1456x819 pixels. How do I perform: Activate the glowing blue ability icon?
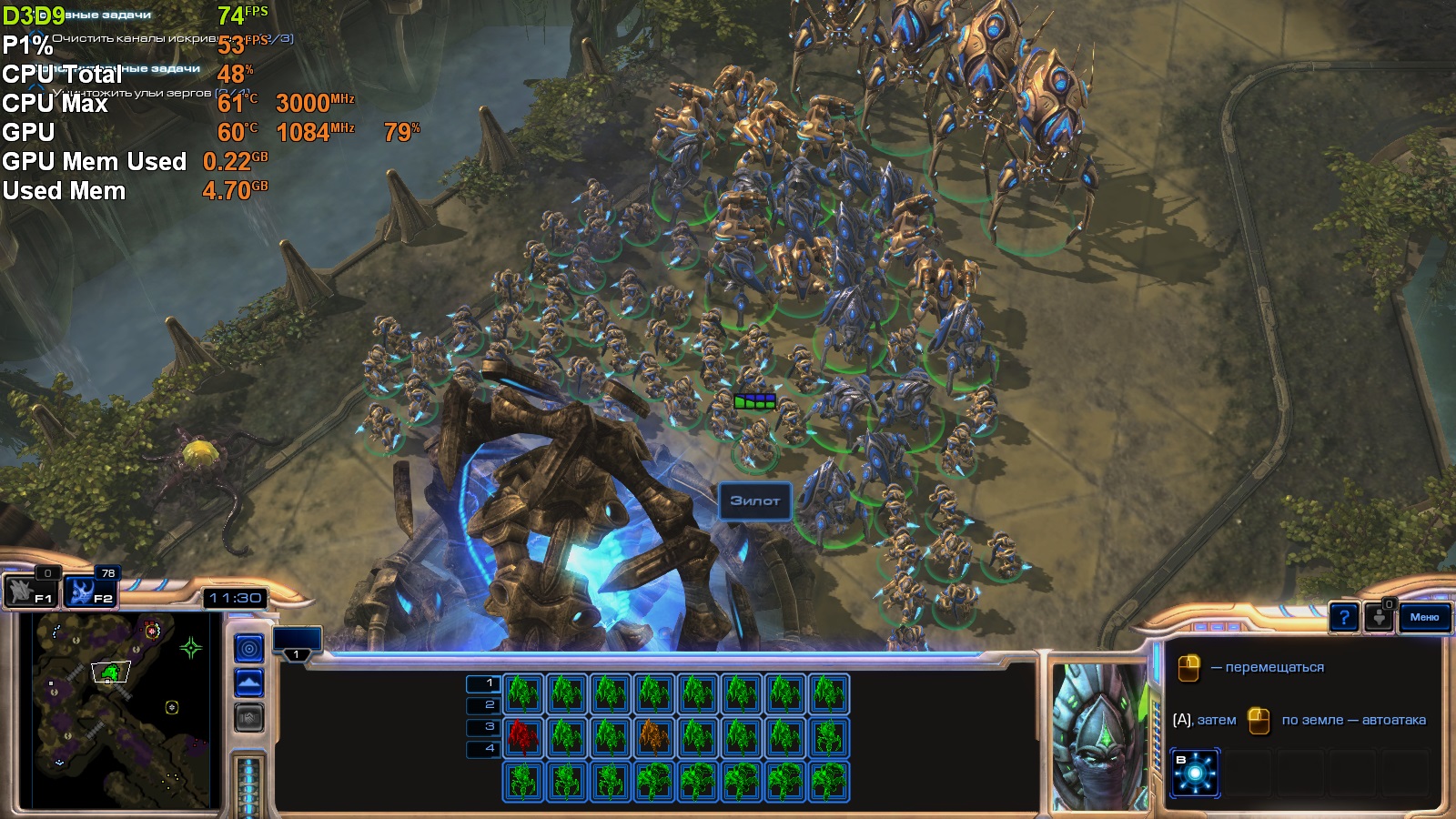(x=1195, y=773)
